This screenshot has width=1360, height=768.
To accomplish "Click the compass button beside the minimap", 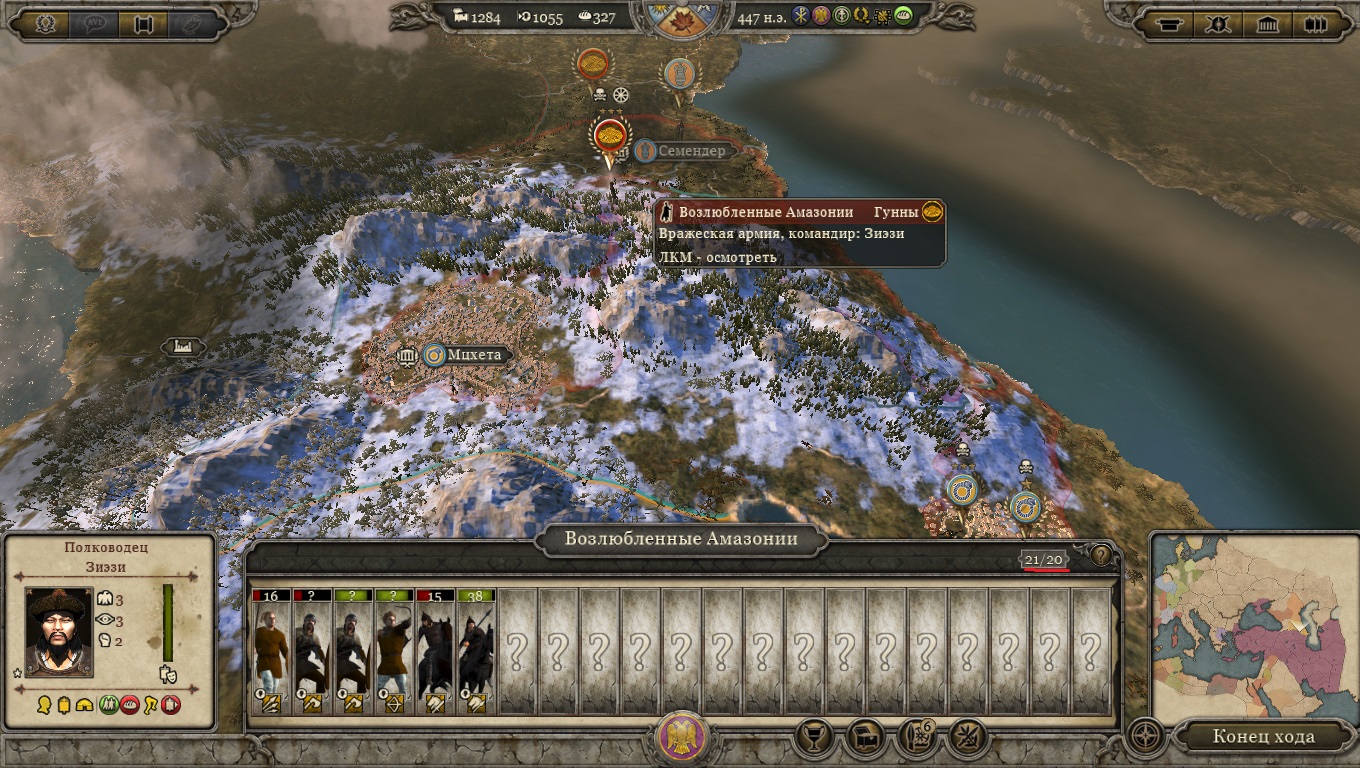I will (1144, 738).
